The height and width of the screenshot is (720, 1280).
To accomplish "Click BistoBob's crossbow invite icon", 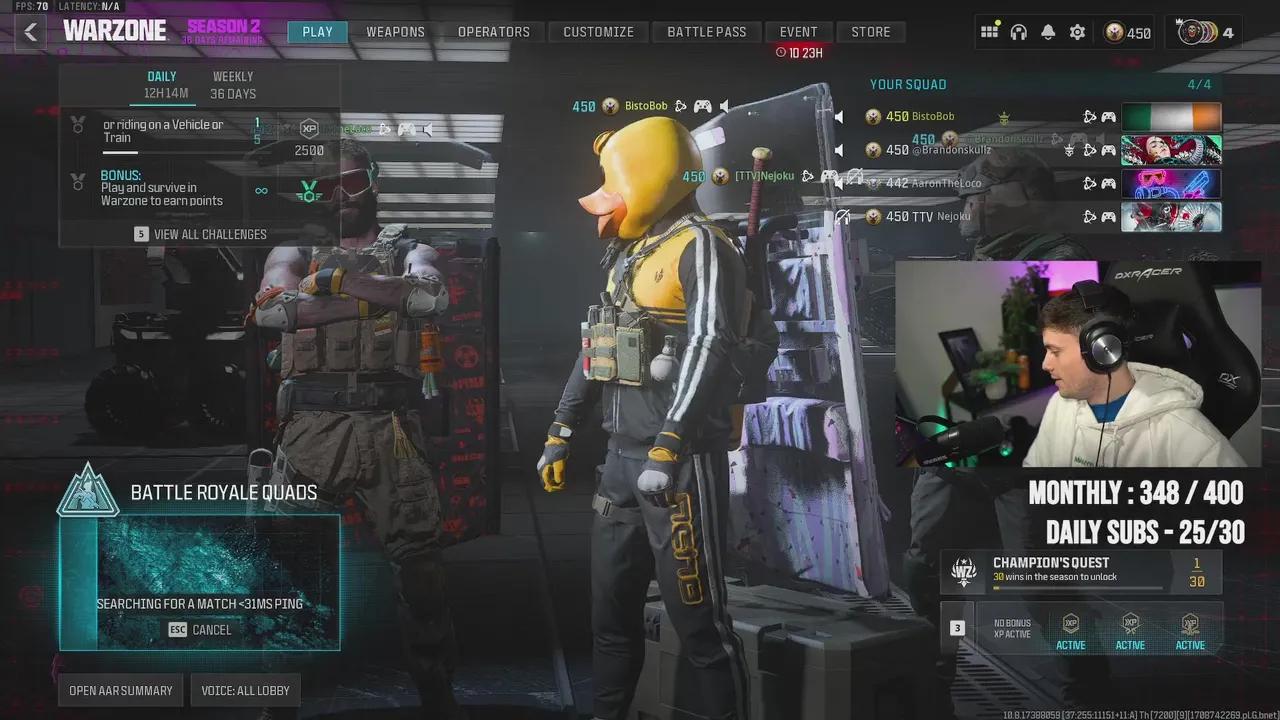I will 1088,116.
